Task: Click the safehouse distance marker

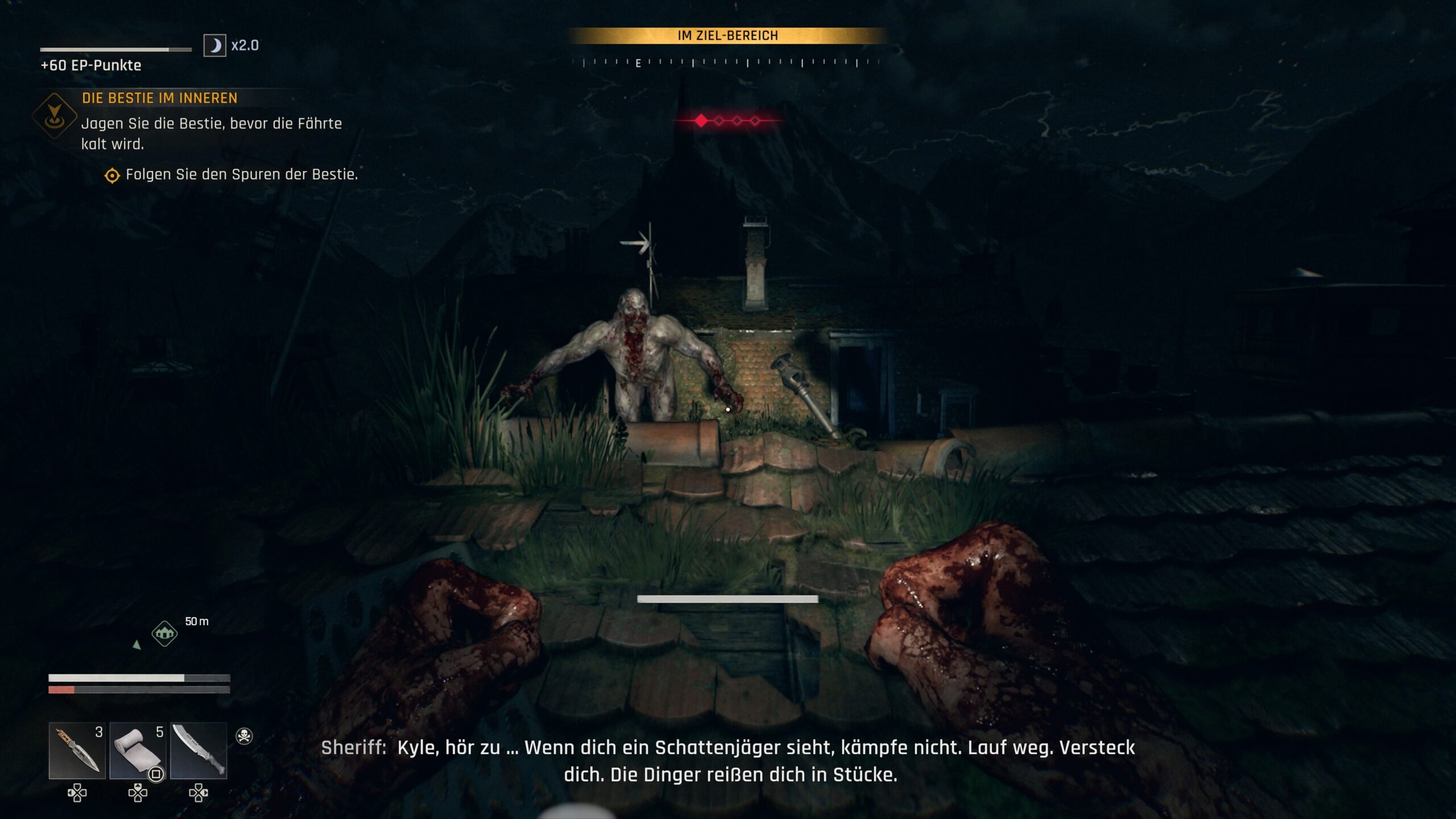Action: pyautogui.click(x=165, y=633)
